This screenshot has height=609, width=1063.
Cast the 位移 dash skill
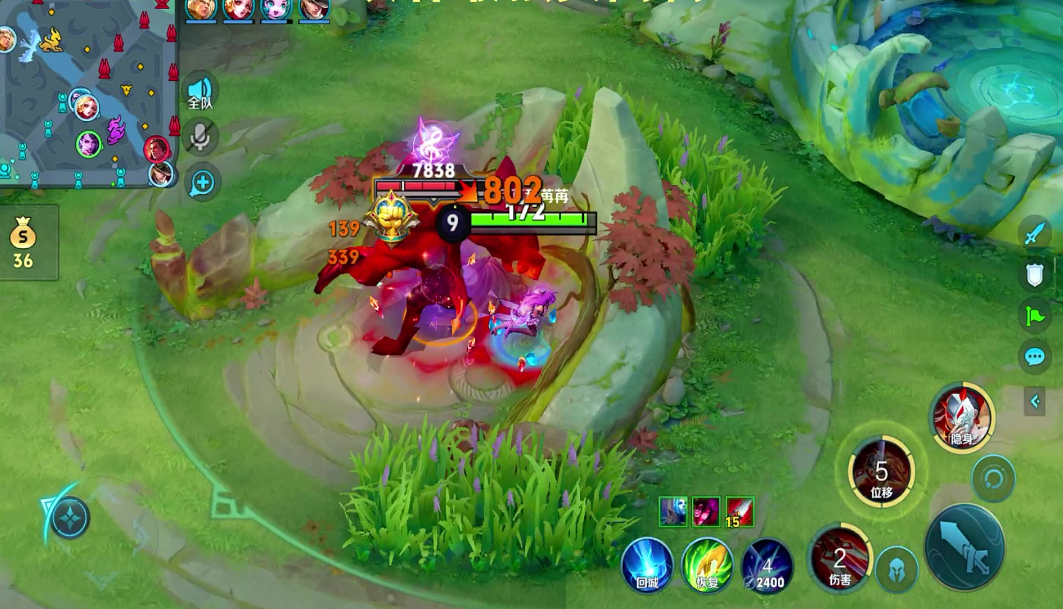[x=881, y=471]
